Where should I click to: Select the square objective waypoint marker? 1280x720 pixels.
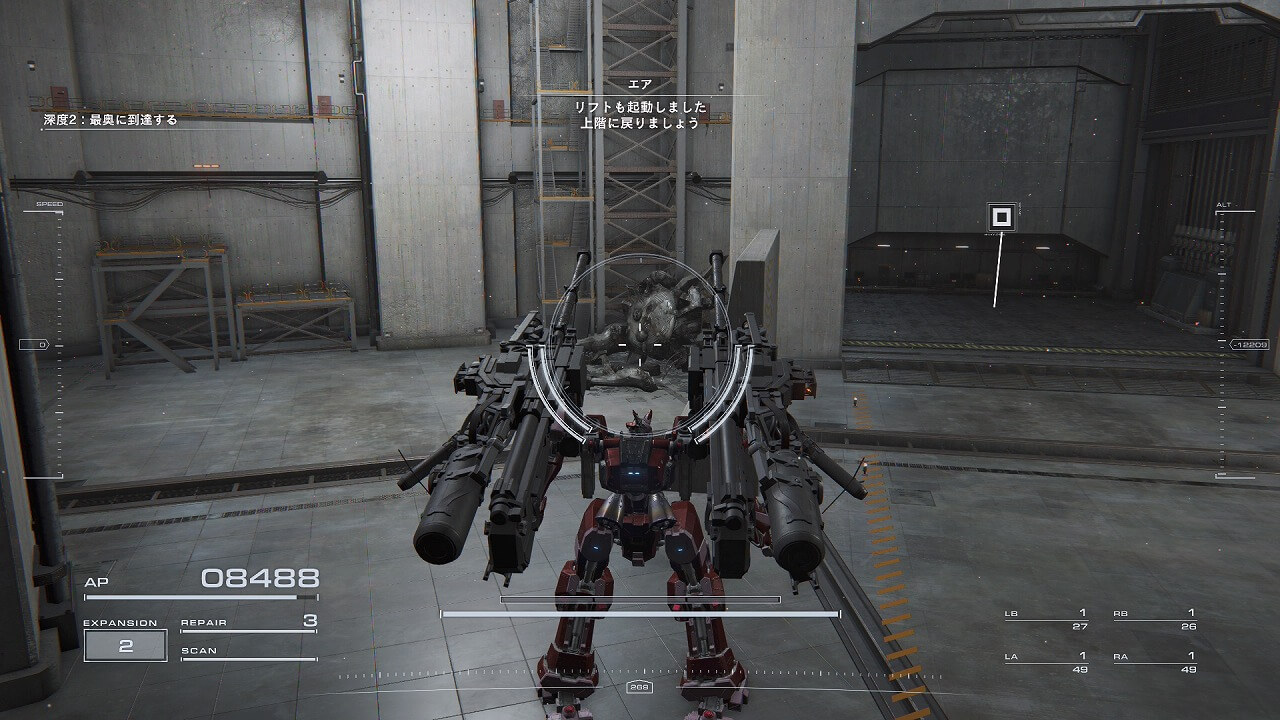point(1002,217)
